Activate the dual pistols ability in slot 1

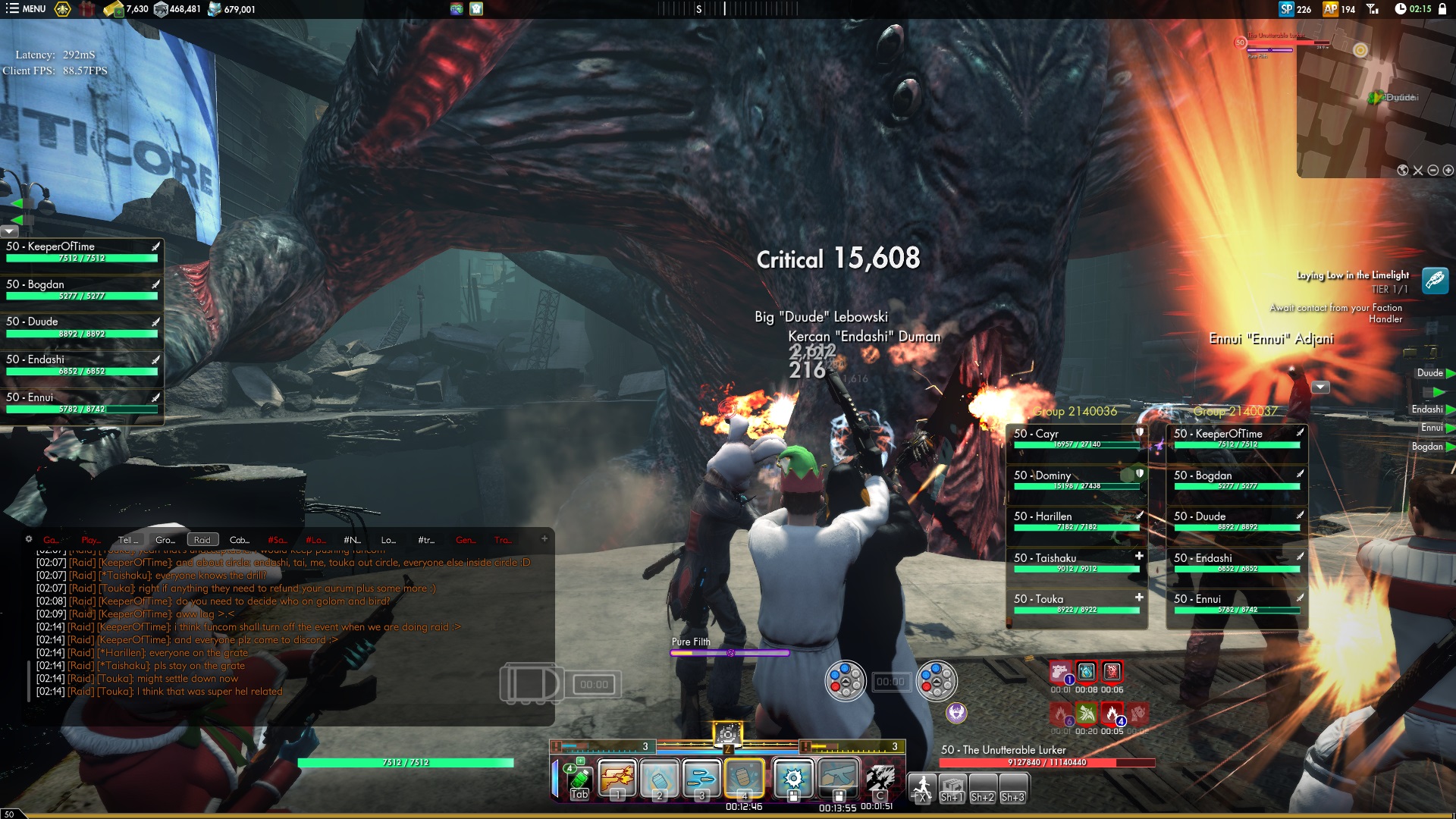(x=617, y=778)
